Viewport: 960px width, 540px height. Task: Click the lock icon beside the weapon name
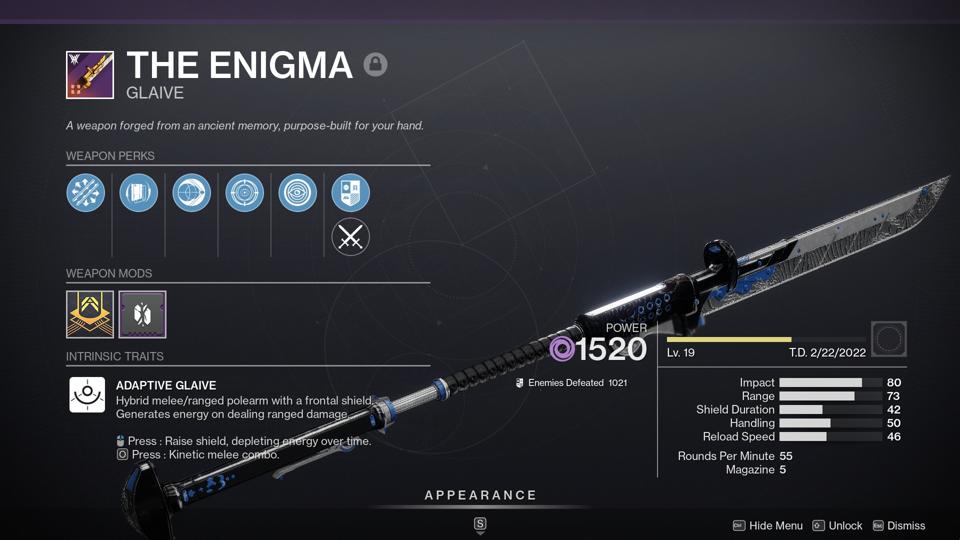pyautogui.click(x=375, y=65)
